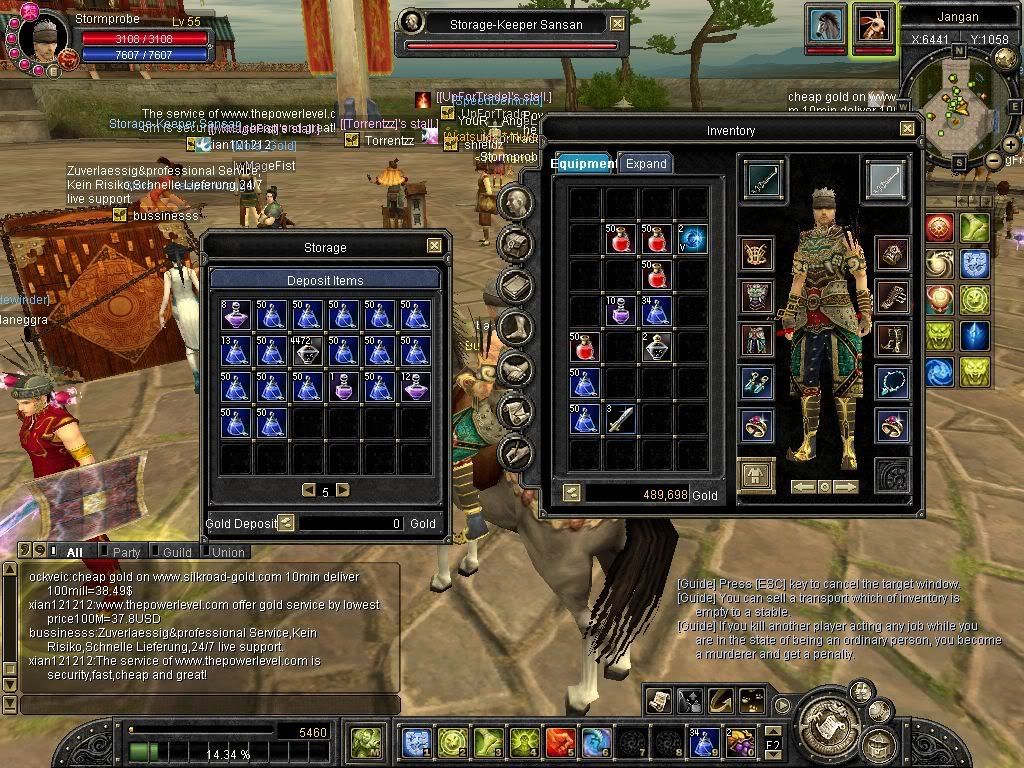Click the Gold Deposit coin button
1024x768 pixels.
[x=286, y=522]
